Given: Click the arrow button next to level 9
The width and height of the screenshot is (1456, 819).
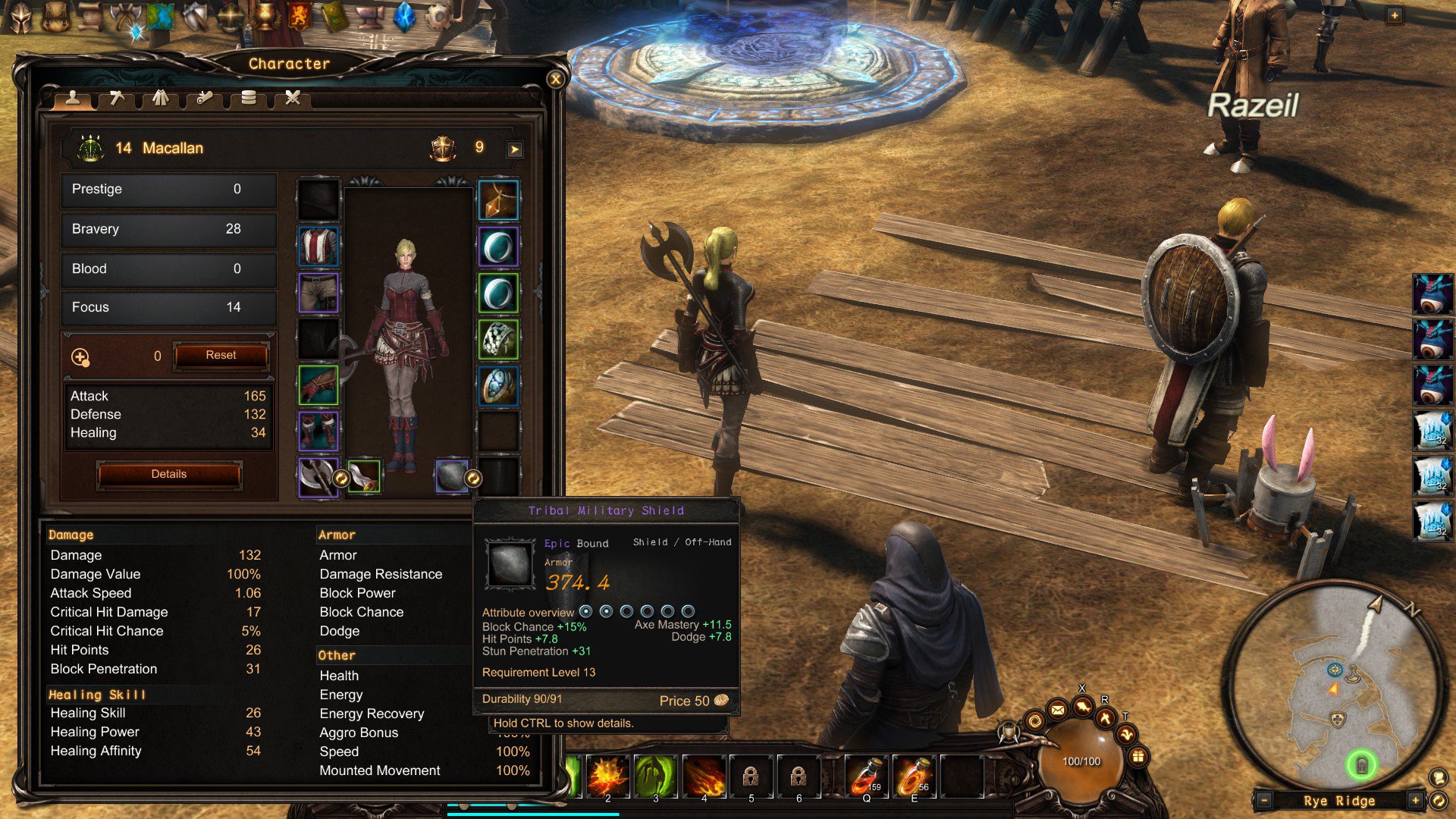Looking at the screenshot, I should (x=515, y=149).
